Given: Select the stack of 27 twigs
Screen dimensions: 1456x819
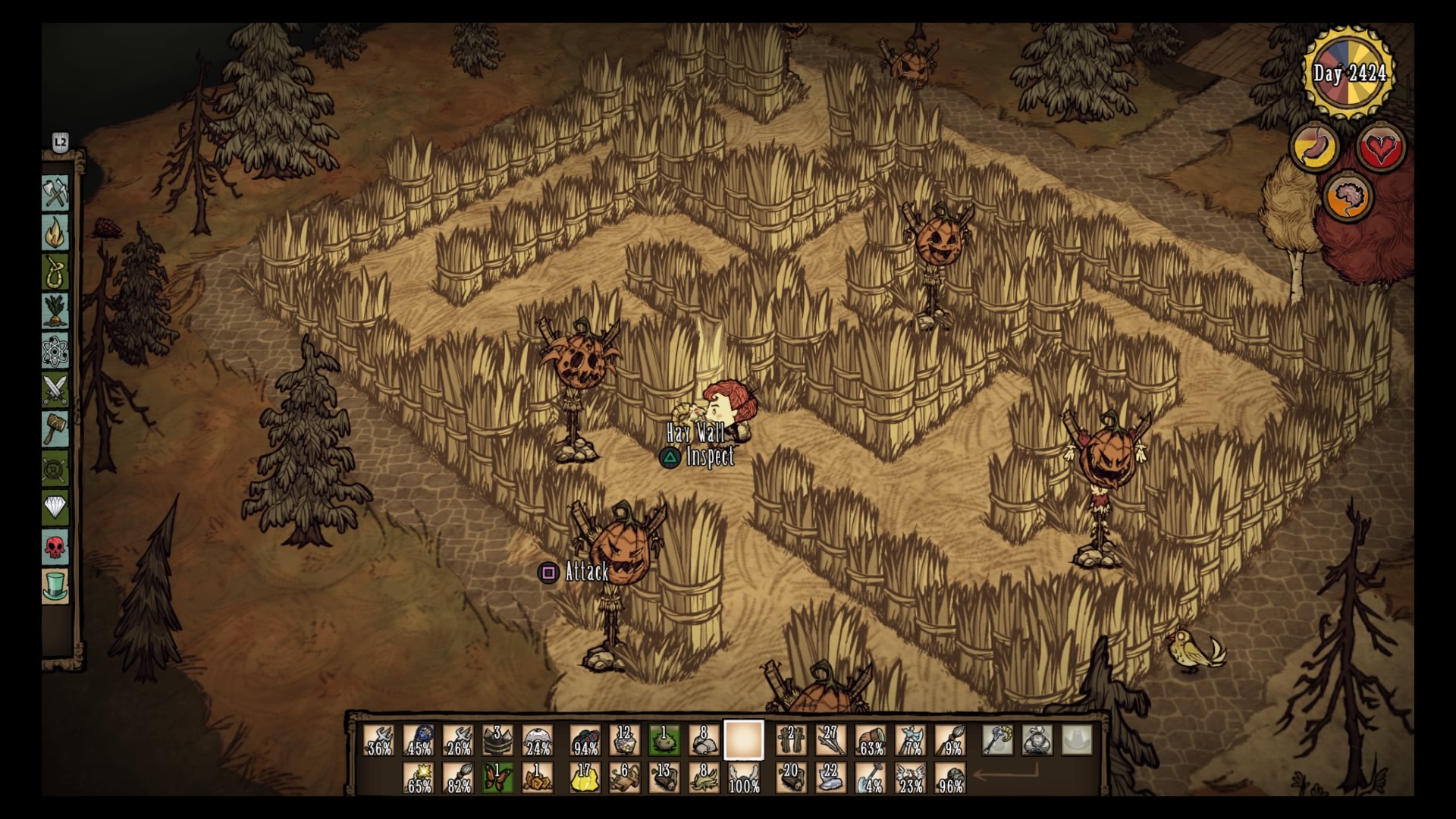Looking at the screenshot, I should (x=830, y=741).
